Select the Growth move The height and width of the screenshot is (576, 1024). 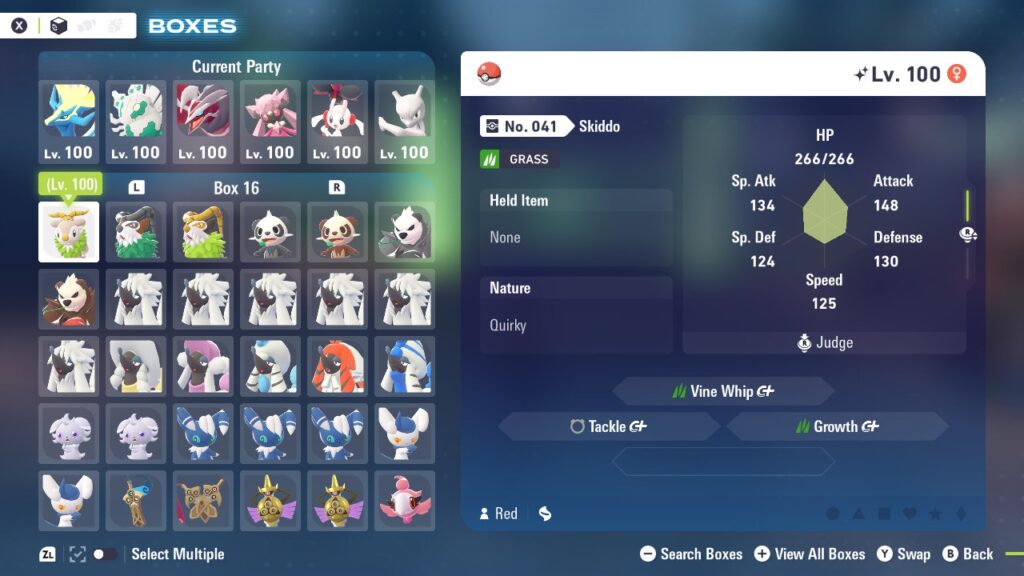[837, 426]
